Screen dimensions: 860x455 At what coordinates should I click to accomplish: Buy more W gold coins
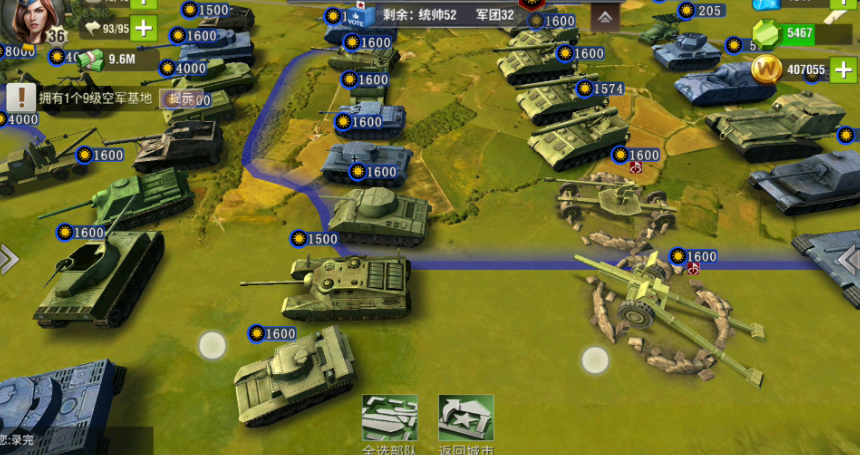pyautogui.click(x=845, y=70)
